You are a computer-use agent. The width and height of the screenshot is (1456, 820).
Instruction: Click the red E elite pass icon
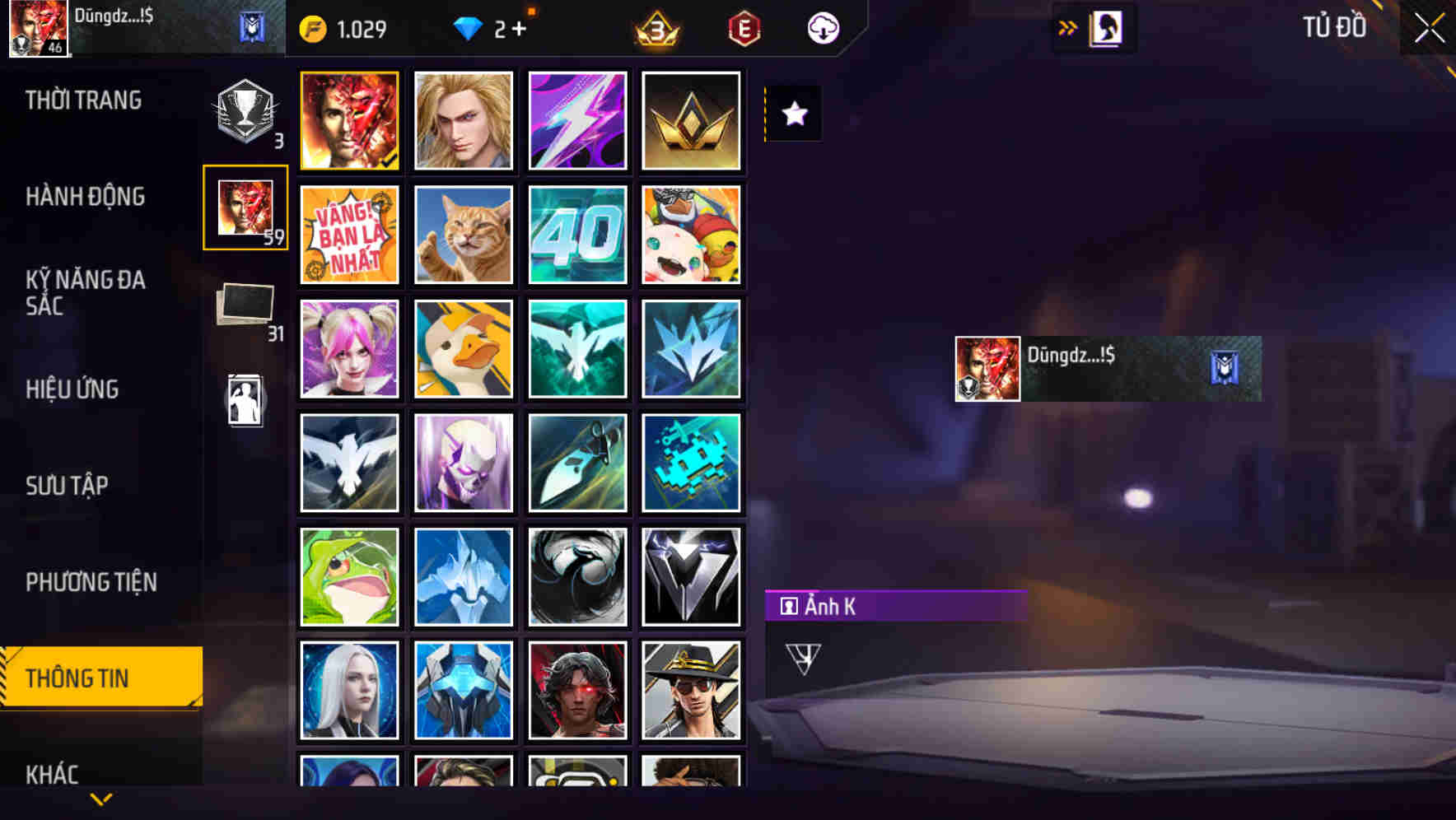744,27
